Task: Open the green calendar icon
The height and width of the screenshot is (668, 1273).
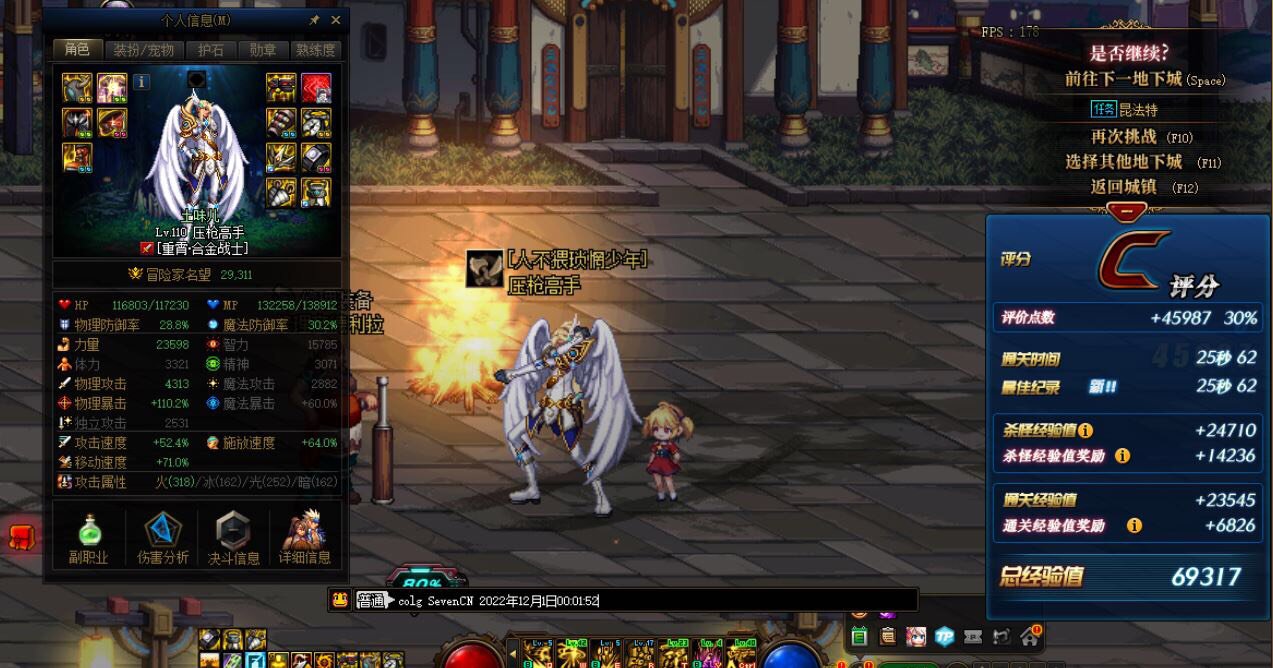Action: tap(859, 637)
